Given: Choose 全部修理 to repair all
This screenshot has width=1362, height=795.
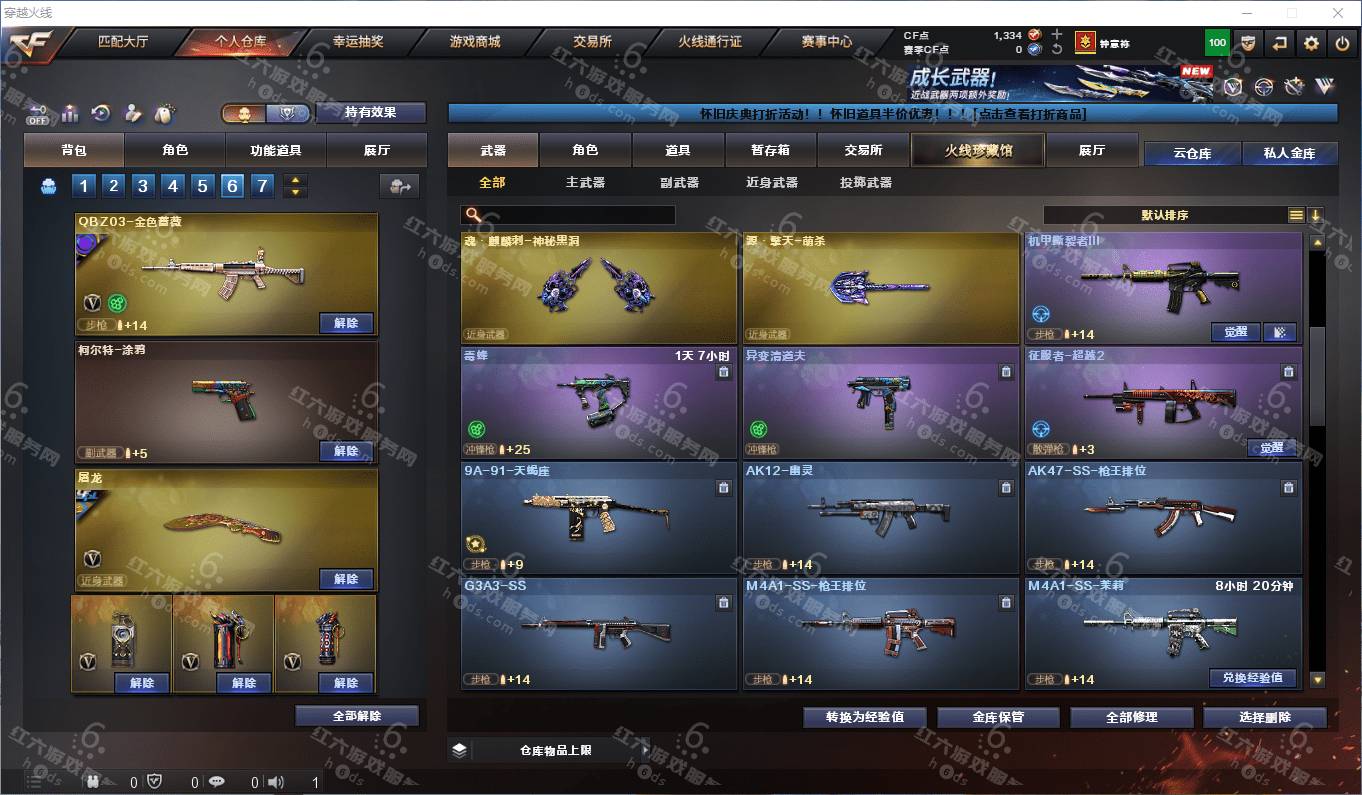Looking at the screenshot, I should tap(1132, 717).
